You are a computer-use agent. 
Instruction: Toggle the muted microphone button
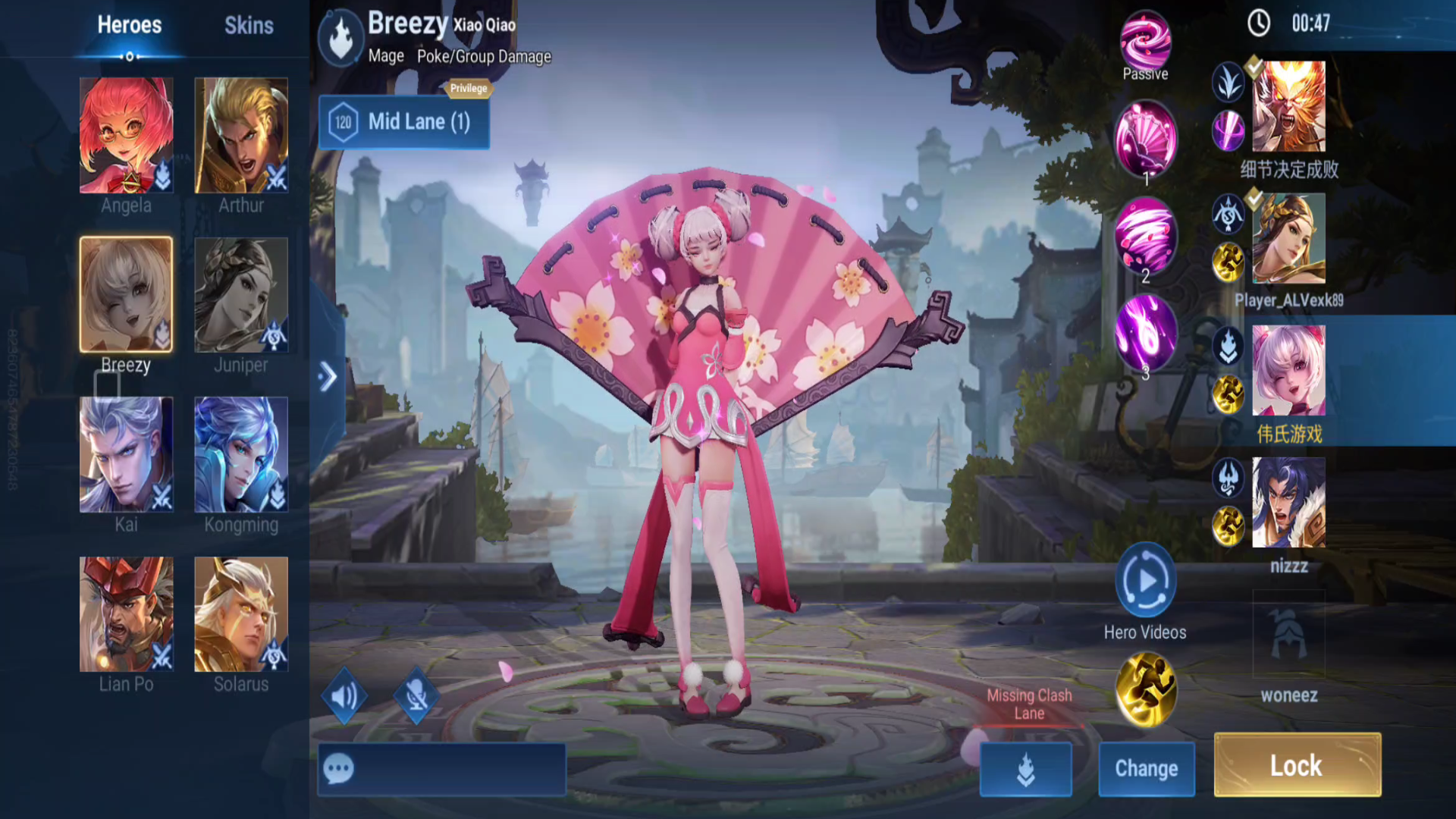[x=416, y=695]
